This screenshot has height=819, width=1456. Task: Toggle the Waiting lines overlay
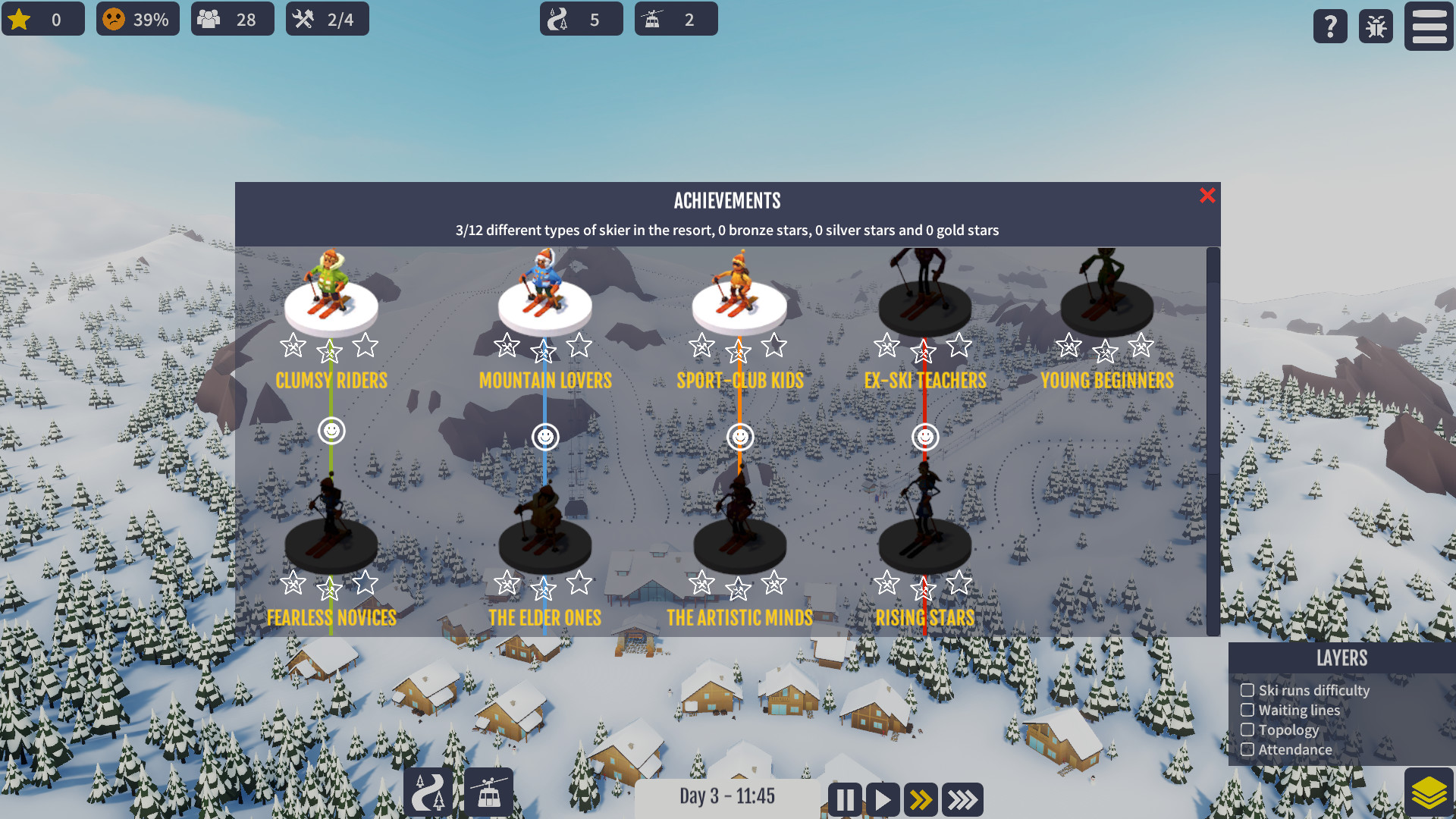(x=1247, y=710)
